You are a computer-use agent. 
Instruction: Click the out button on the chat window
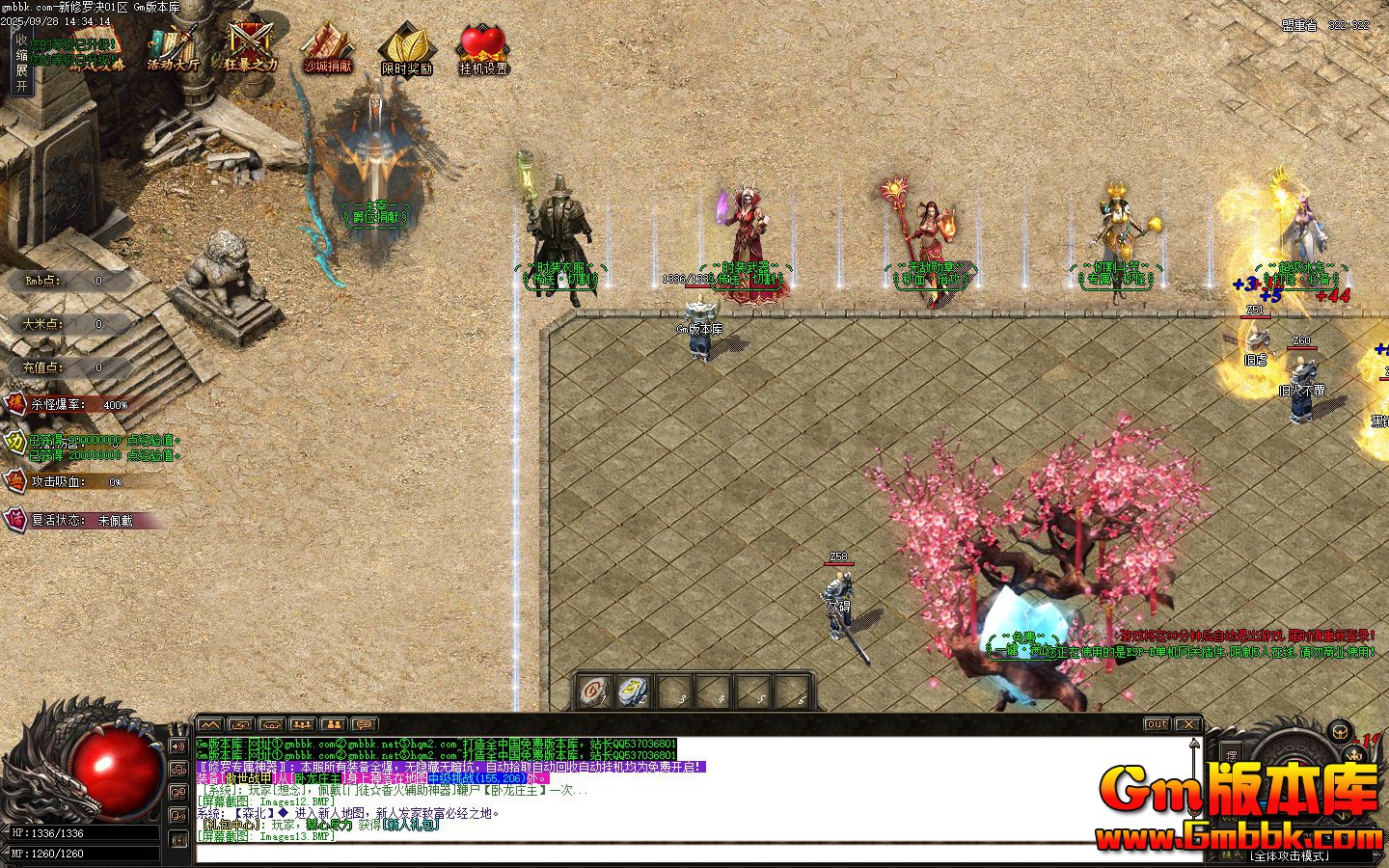coord(1156,724)
